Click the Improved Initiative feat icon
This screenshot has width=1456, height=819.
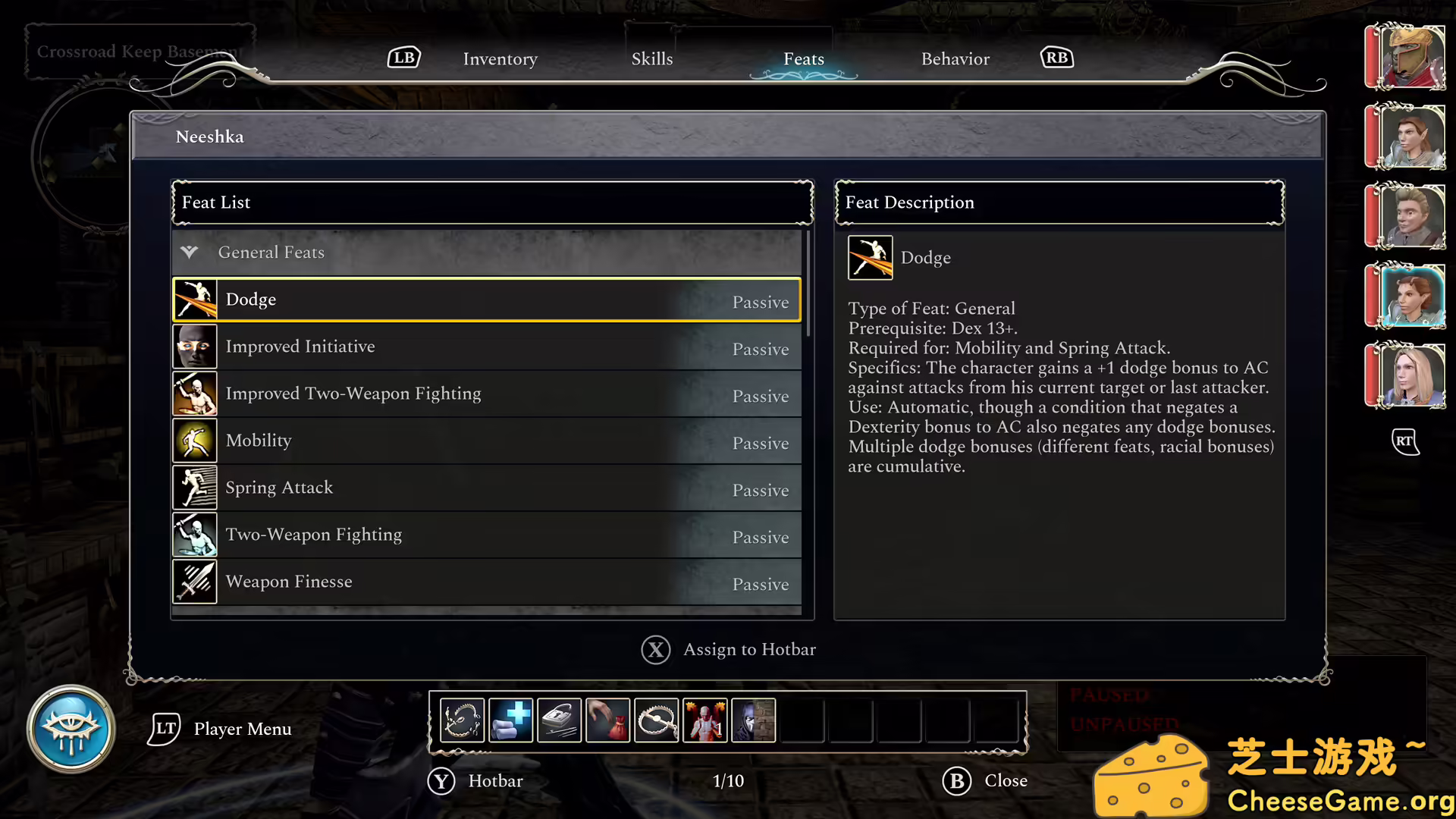tap(194, 347)
